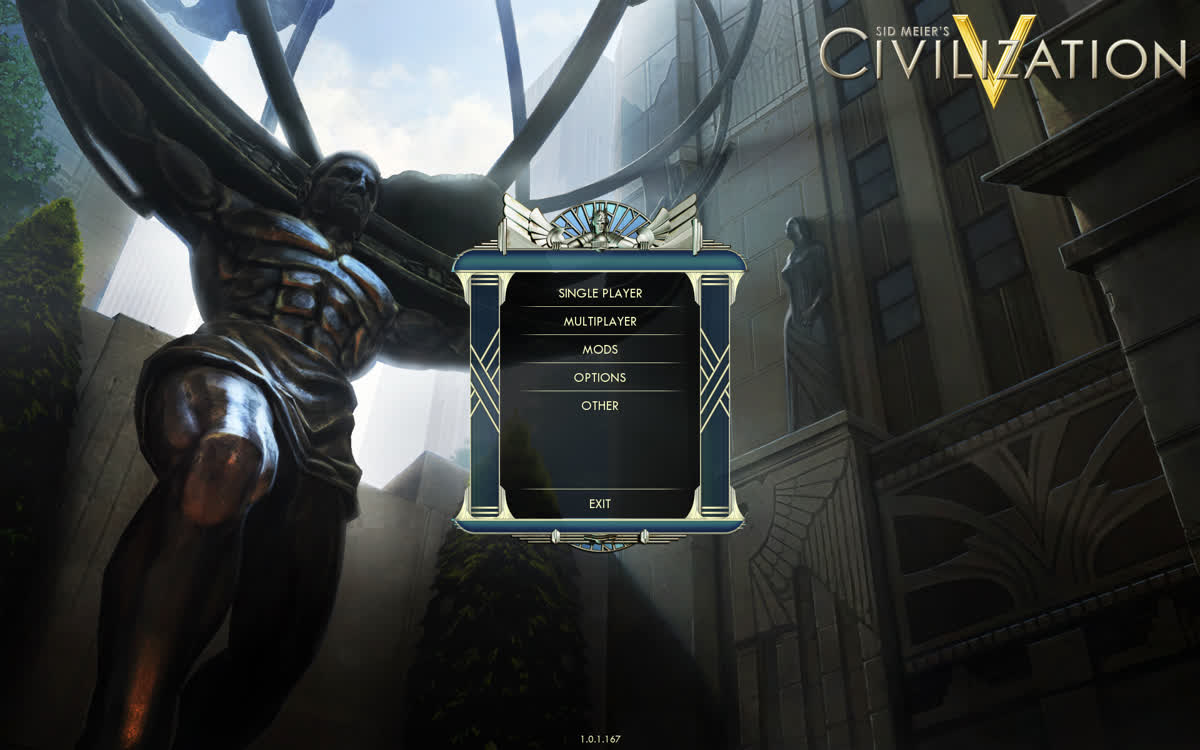This screenshot has width=1200, height=750.
Task: Click the Other menu entry
Action: click(x=600, y=405)
